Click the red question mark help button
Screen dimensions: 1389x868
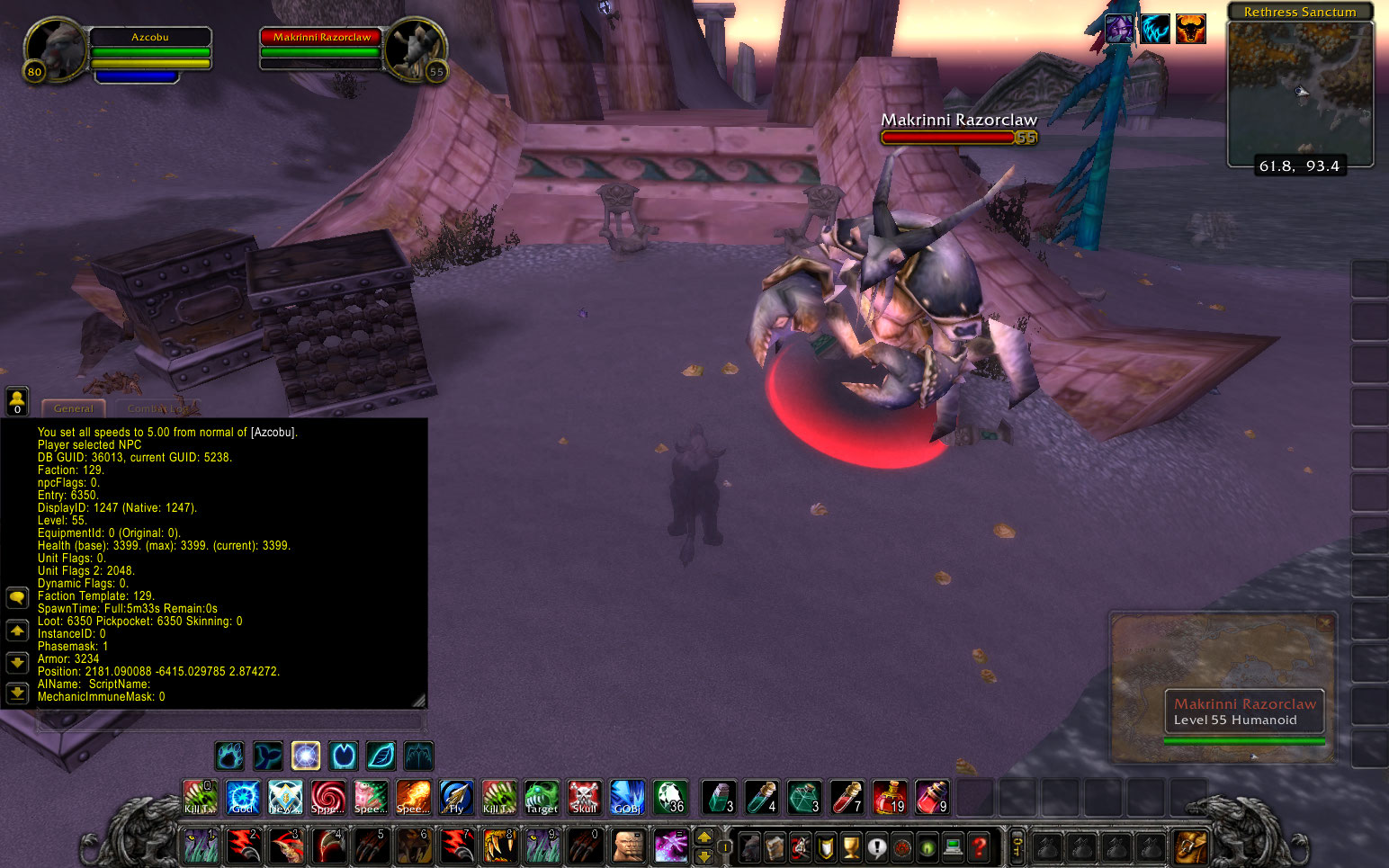978,846
